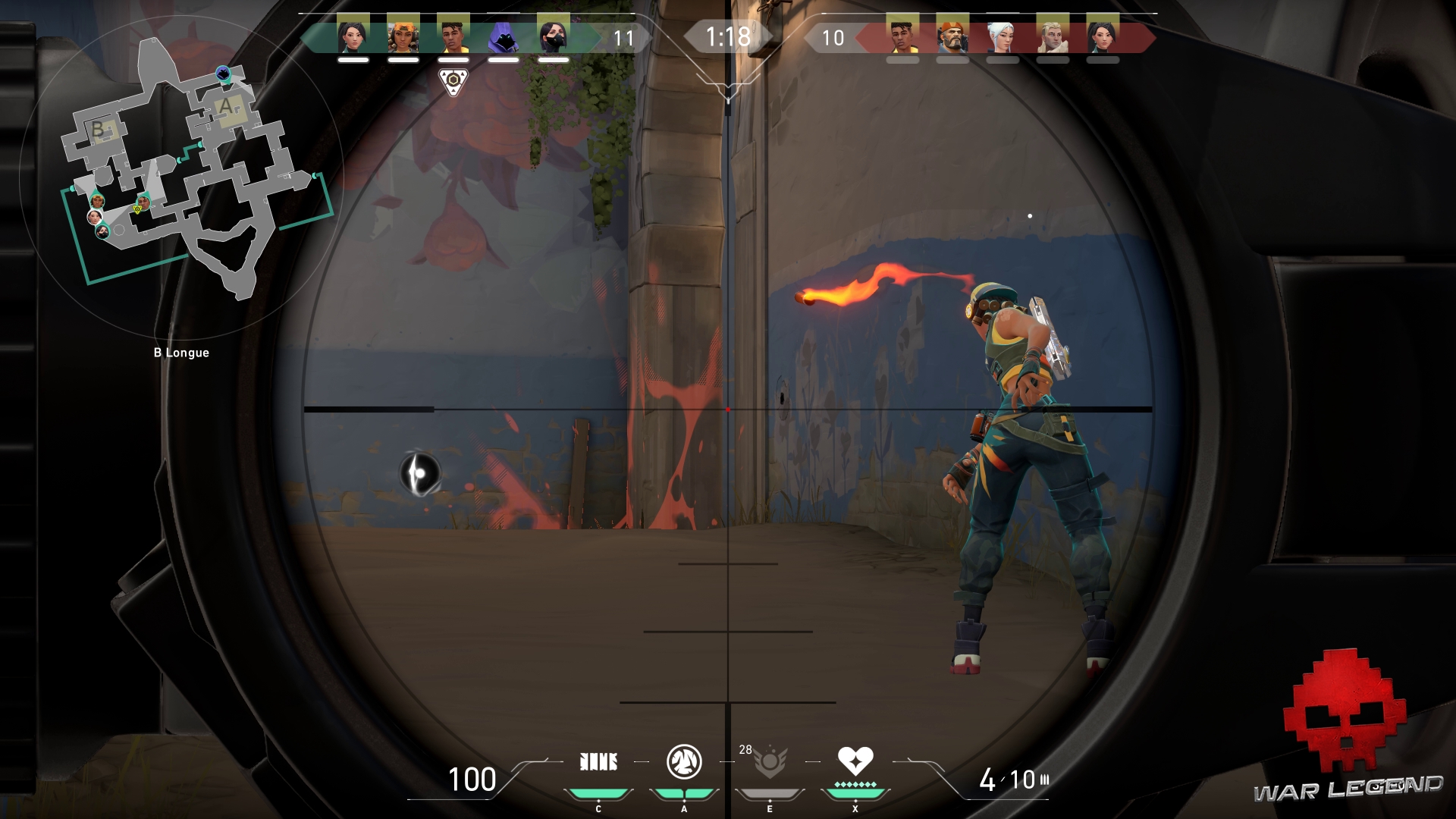Click Phoenix's spike-carrier marker on the minimap

click(x=142, y=202)
